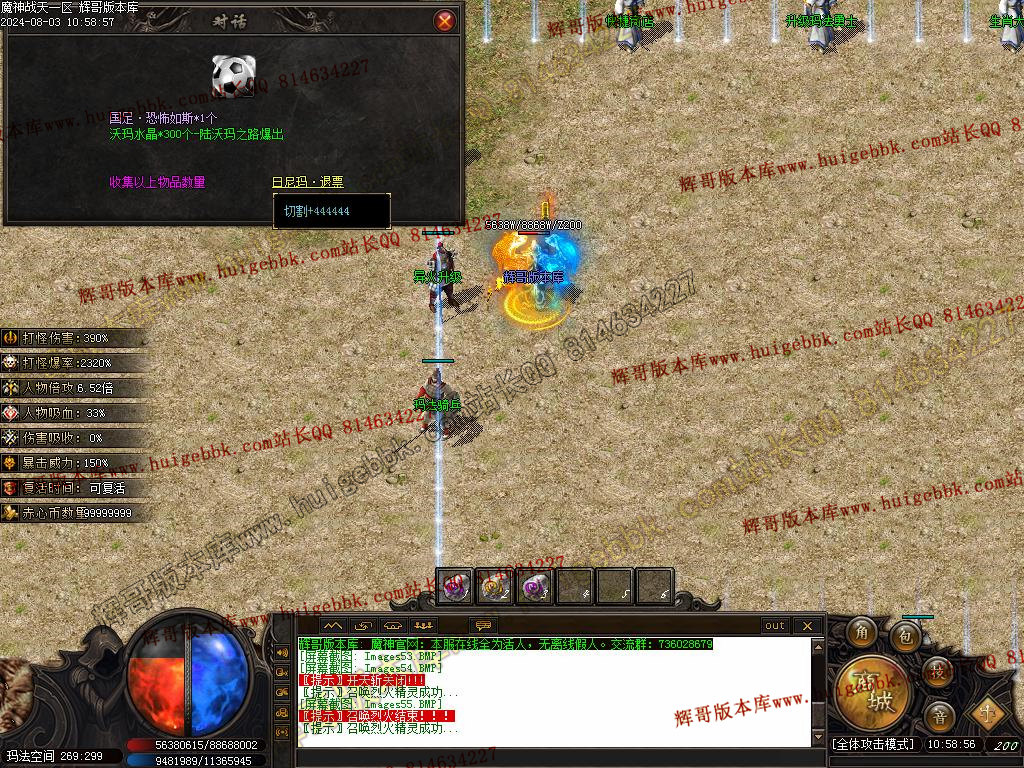The image size is (1024, 768).
Task: Open the 角 character panel
Action: coord(861,633)
